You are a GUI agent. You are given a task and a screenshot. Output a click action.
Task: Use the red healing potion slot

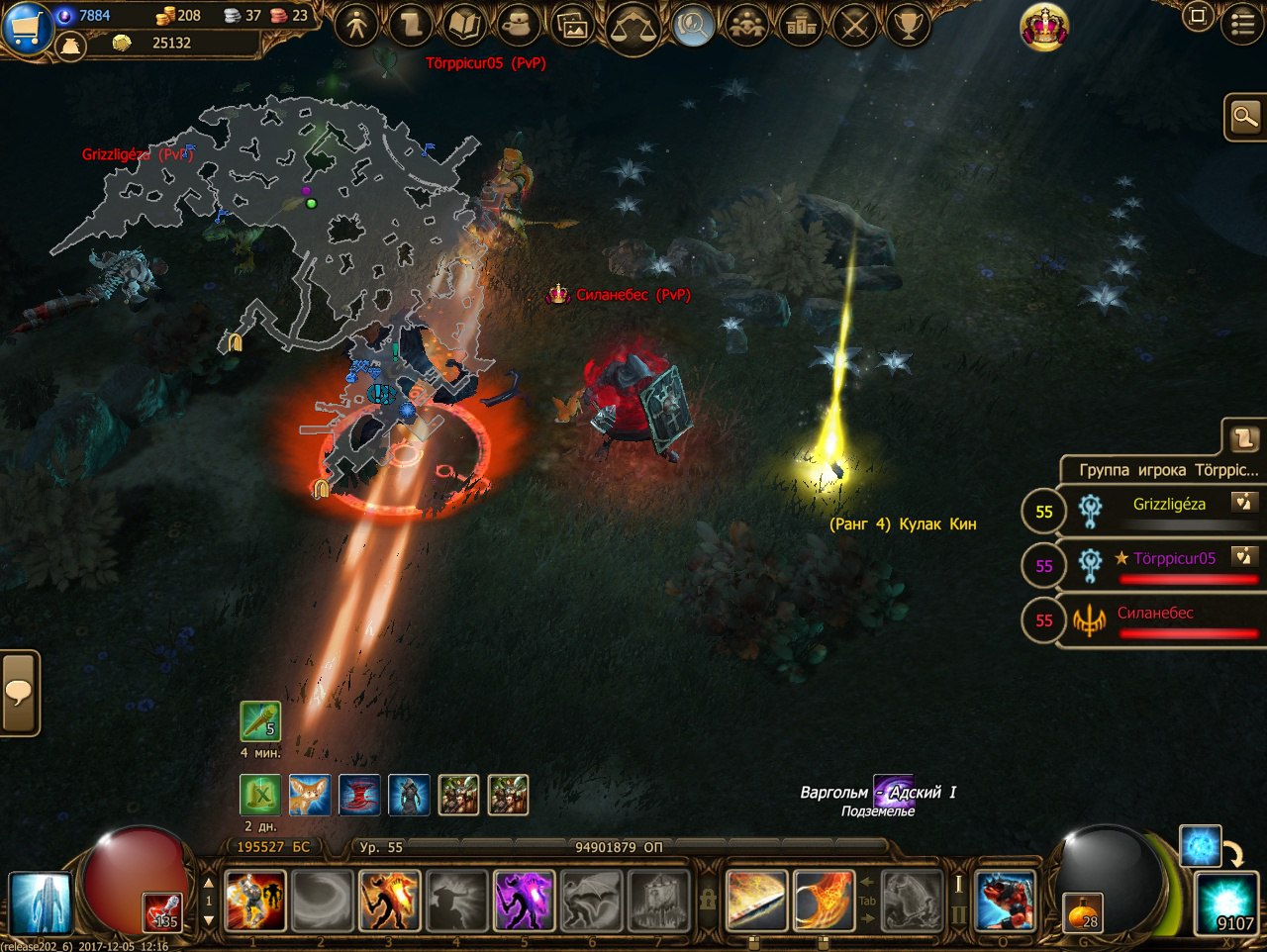tap(163, 912)
